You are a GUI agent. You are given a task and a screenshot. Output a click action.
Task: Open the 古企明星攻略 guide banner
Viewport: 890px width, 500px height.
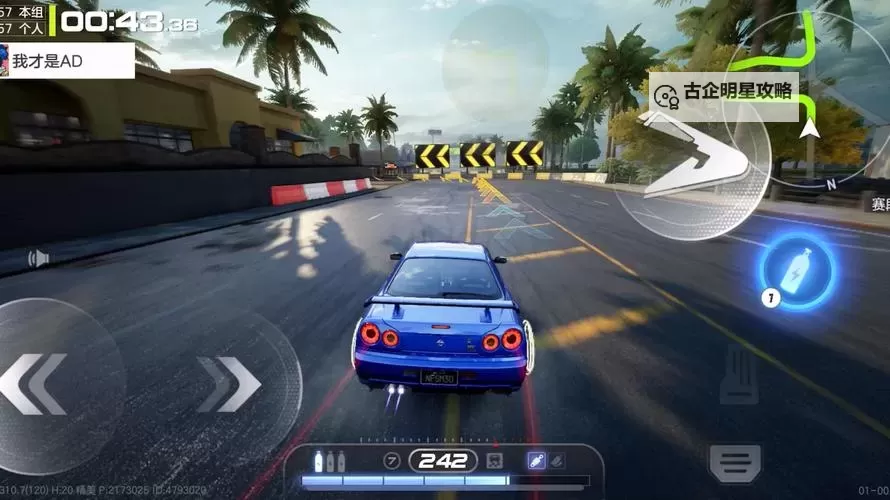click(x=726, y=93)
